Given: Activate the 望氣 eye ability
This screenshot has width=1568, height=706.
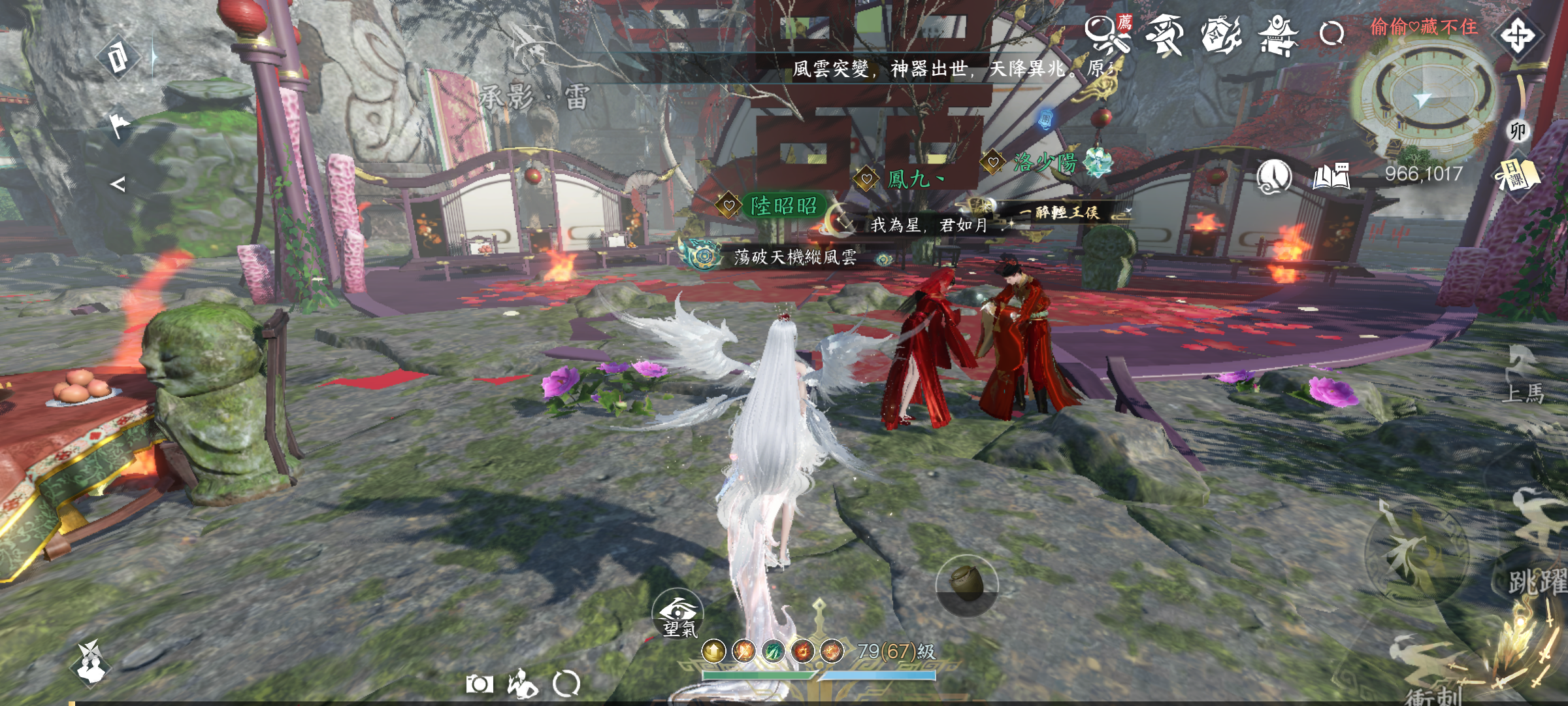Looking at the screenshot, I should pyautogui.click(x=678, y=616).
